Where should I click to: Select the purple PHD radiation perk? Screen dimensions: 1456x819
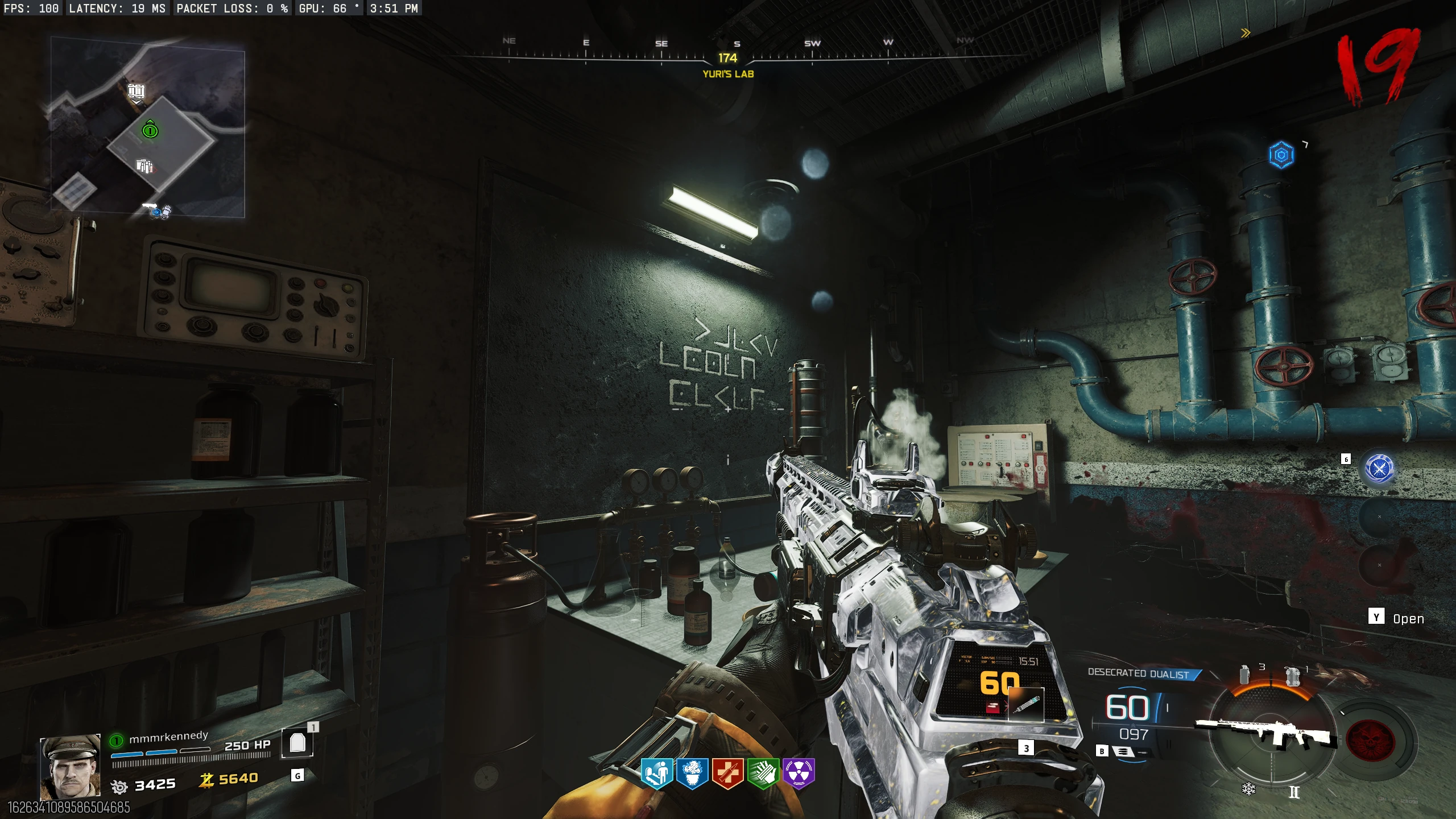click(x=799, y=773)
